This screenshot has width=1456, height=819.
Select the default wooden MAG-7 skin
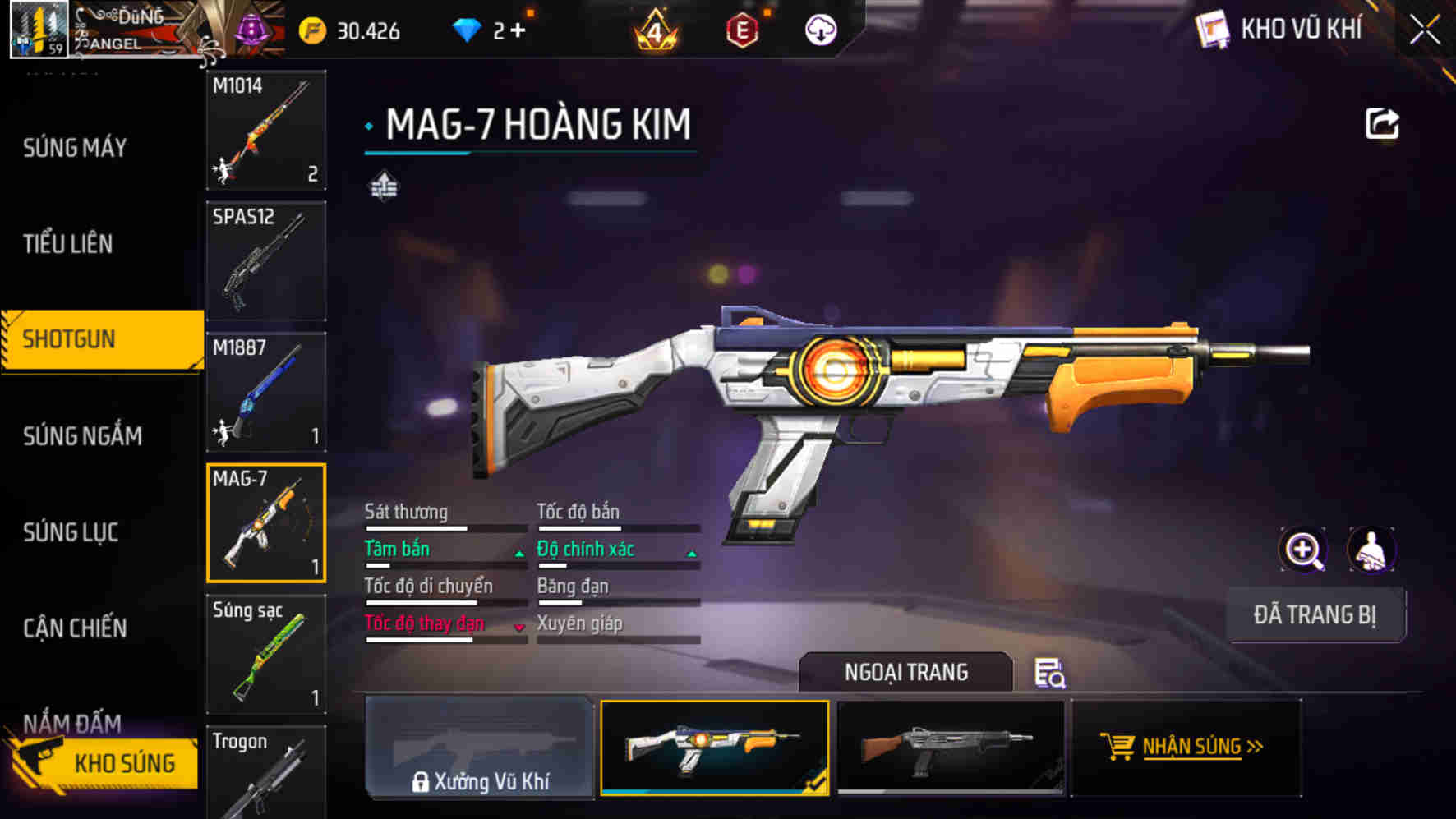pos(950,747)
